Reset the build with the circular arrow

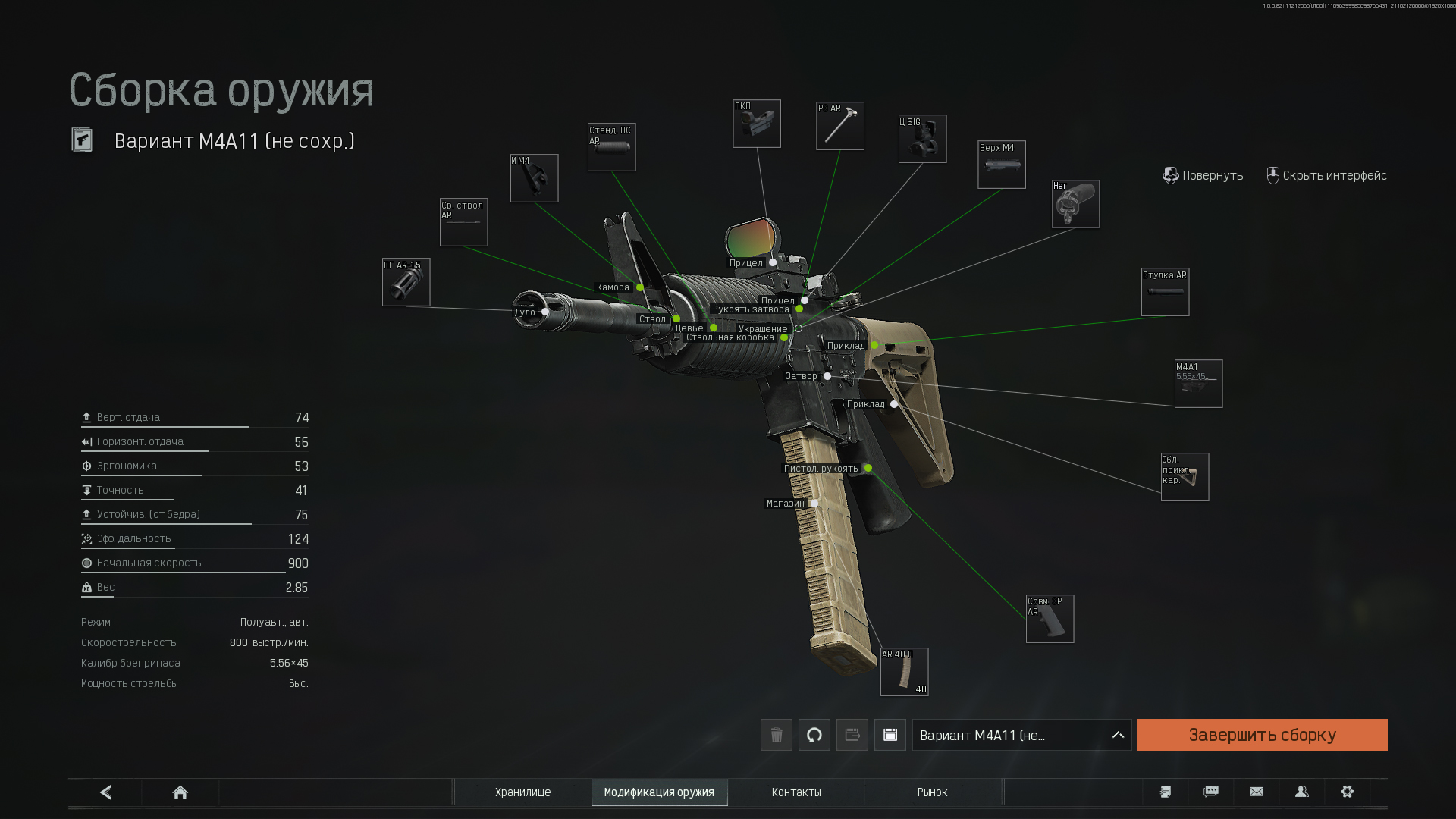click(x=814, y=735)
